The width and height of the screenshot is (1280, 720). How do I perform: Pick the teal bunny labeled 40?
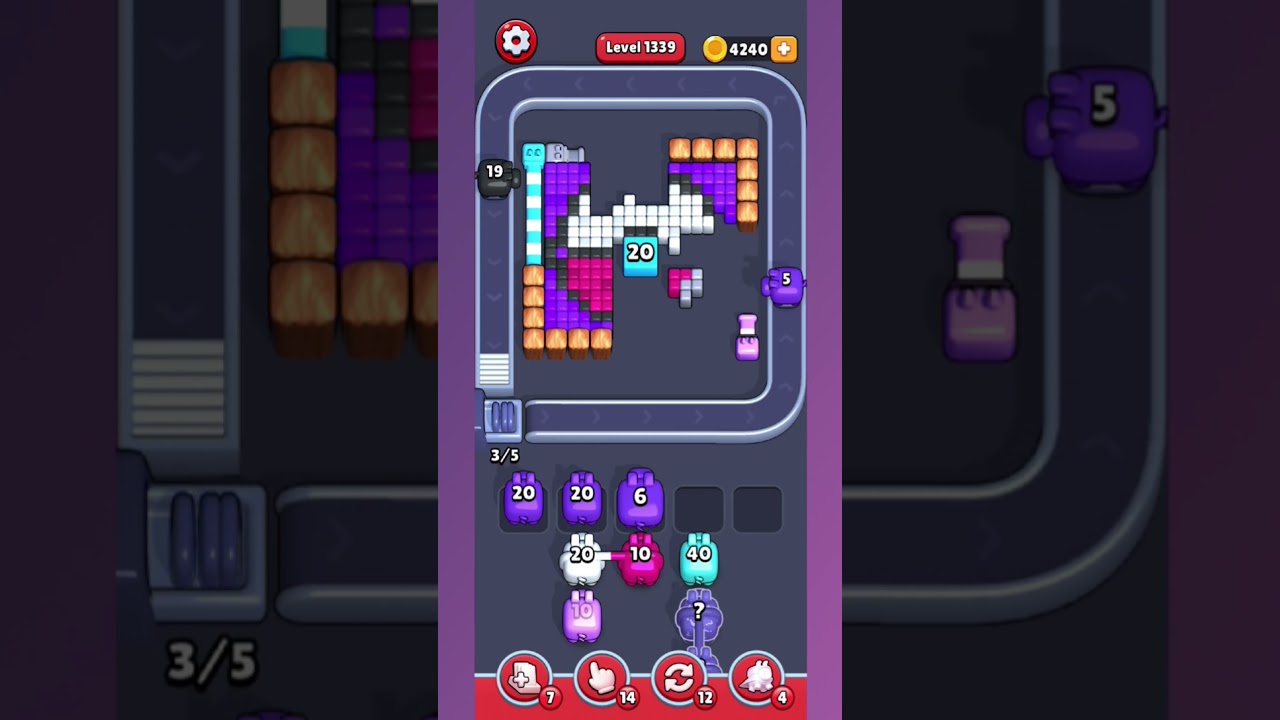(x=700, y=560)
